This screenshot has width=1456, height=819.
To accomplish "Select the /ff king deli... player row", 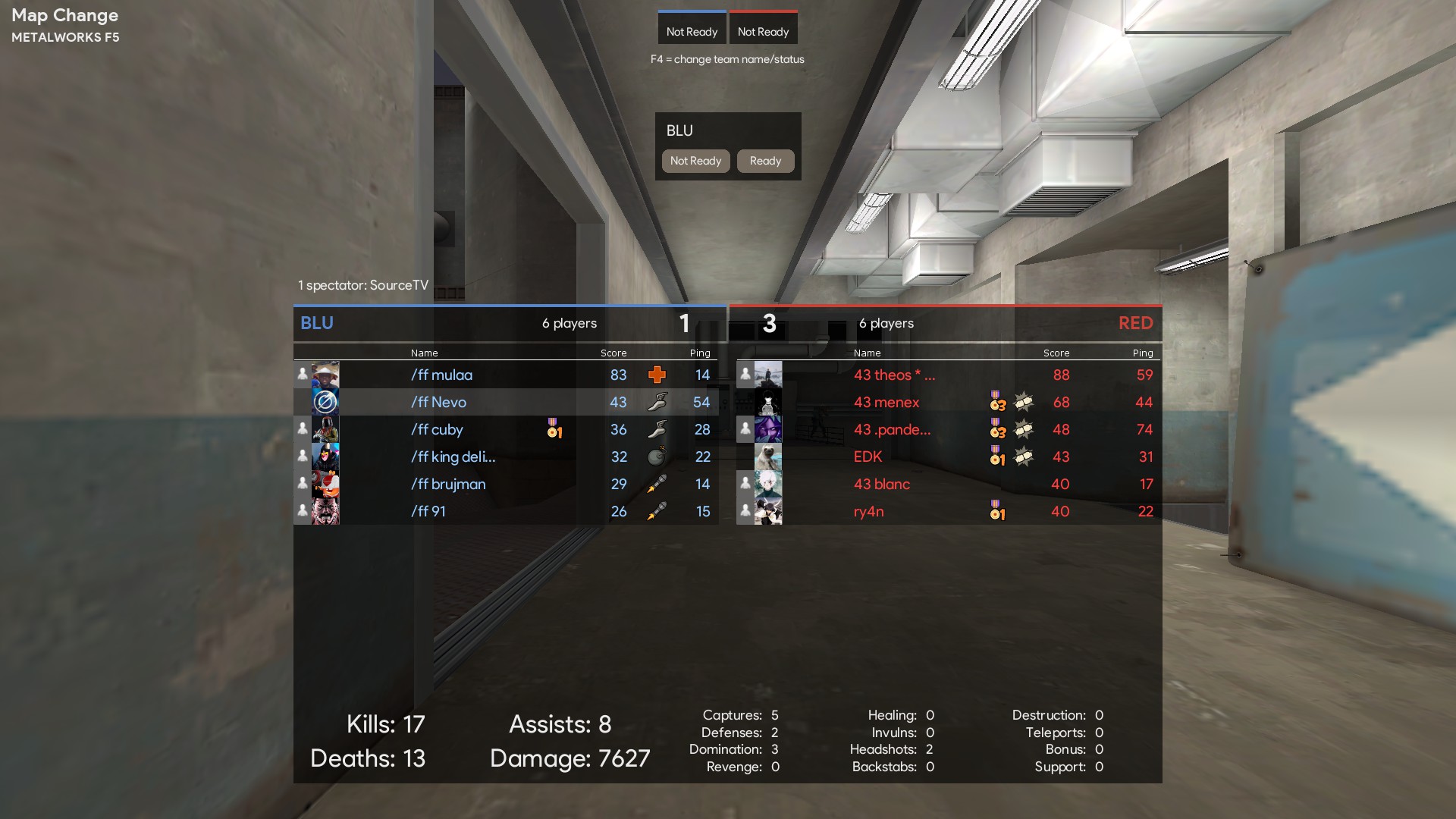I will 453,457.
